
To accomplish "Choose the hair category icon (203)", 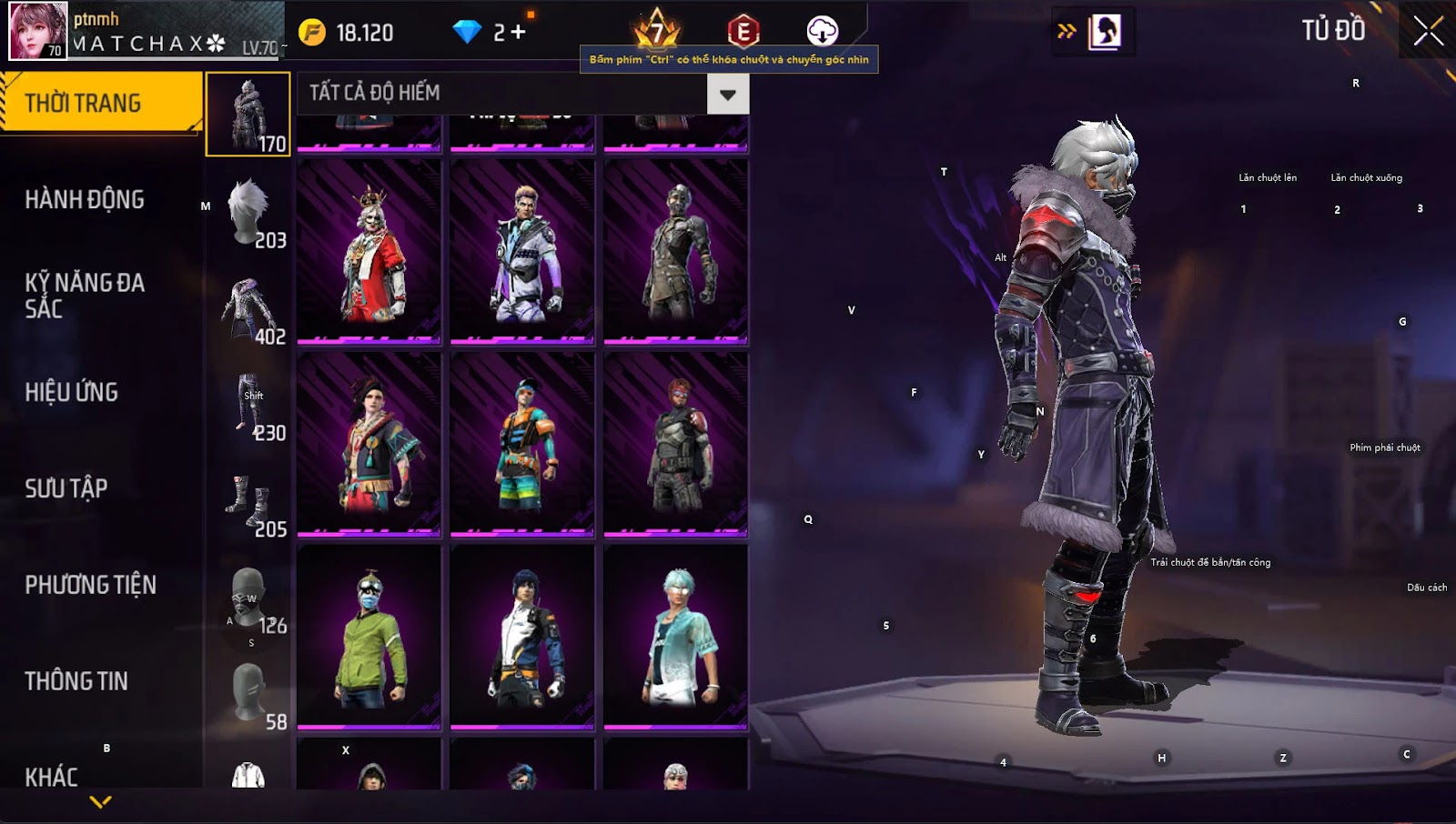I will [x=248, y=212].
